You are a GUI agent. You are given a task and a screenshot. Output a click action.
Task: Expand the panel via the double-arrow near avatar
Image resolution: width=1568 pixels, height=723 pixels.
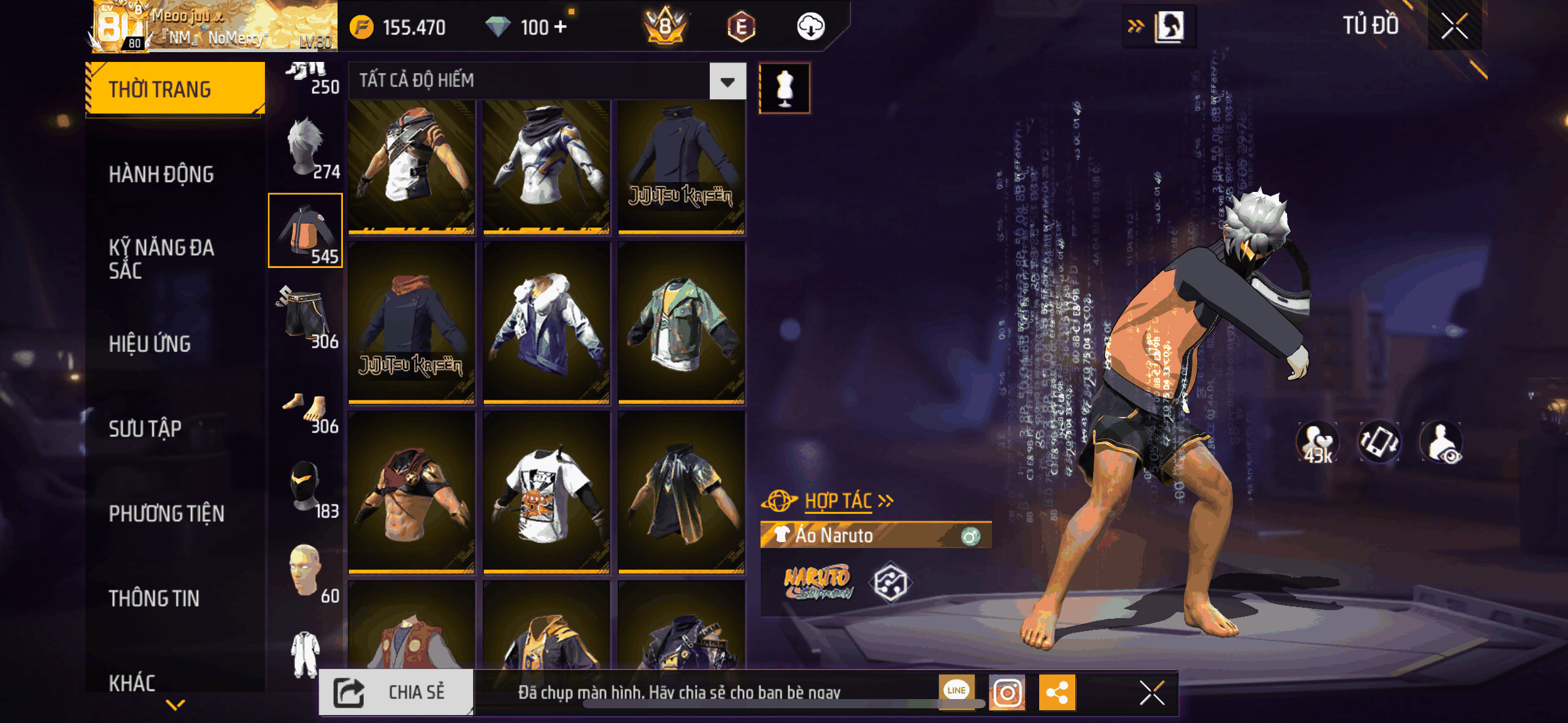pyautogui.click(x=1136, y=25)
